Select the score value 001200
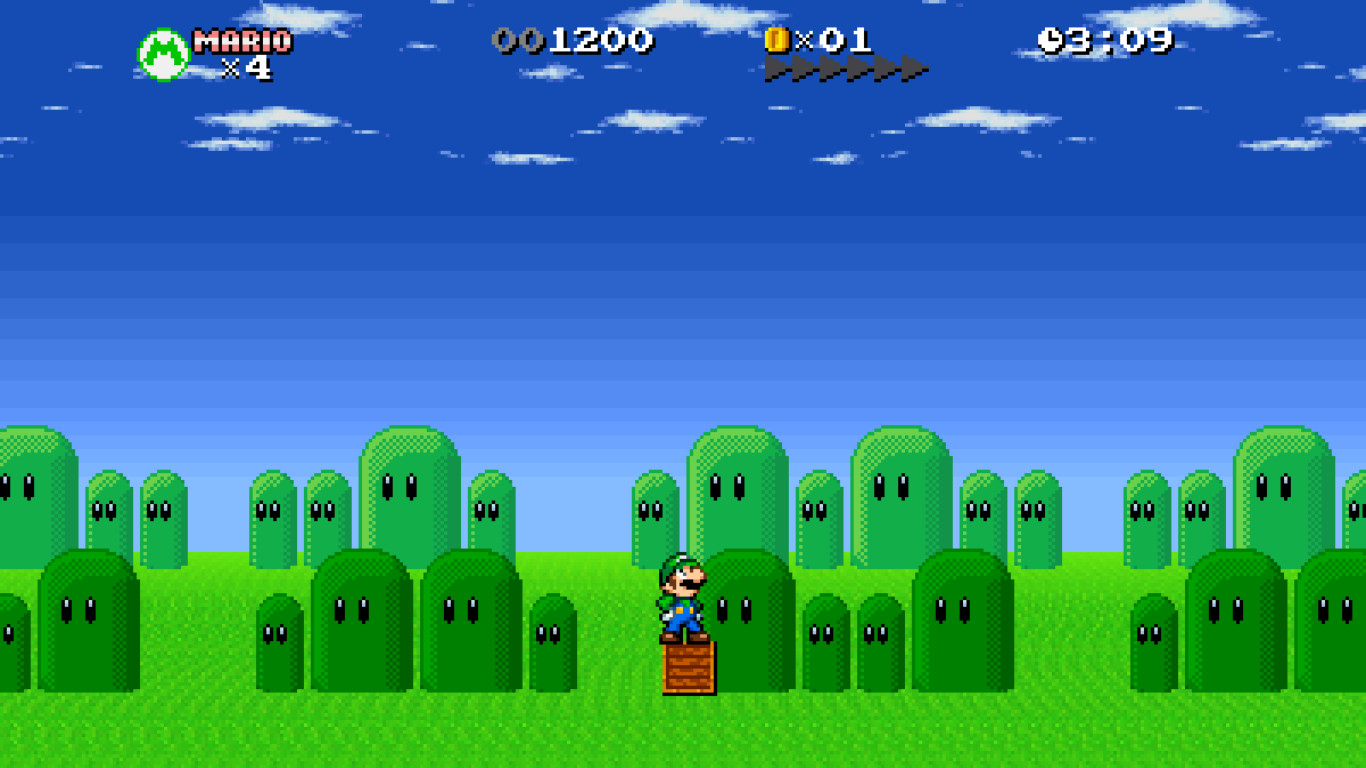Image resolution: width=1366 pixels, height=768 pixels. [575, 41]
